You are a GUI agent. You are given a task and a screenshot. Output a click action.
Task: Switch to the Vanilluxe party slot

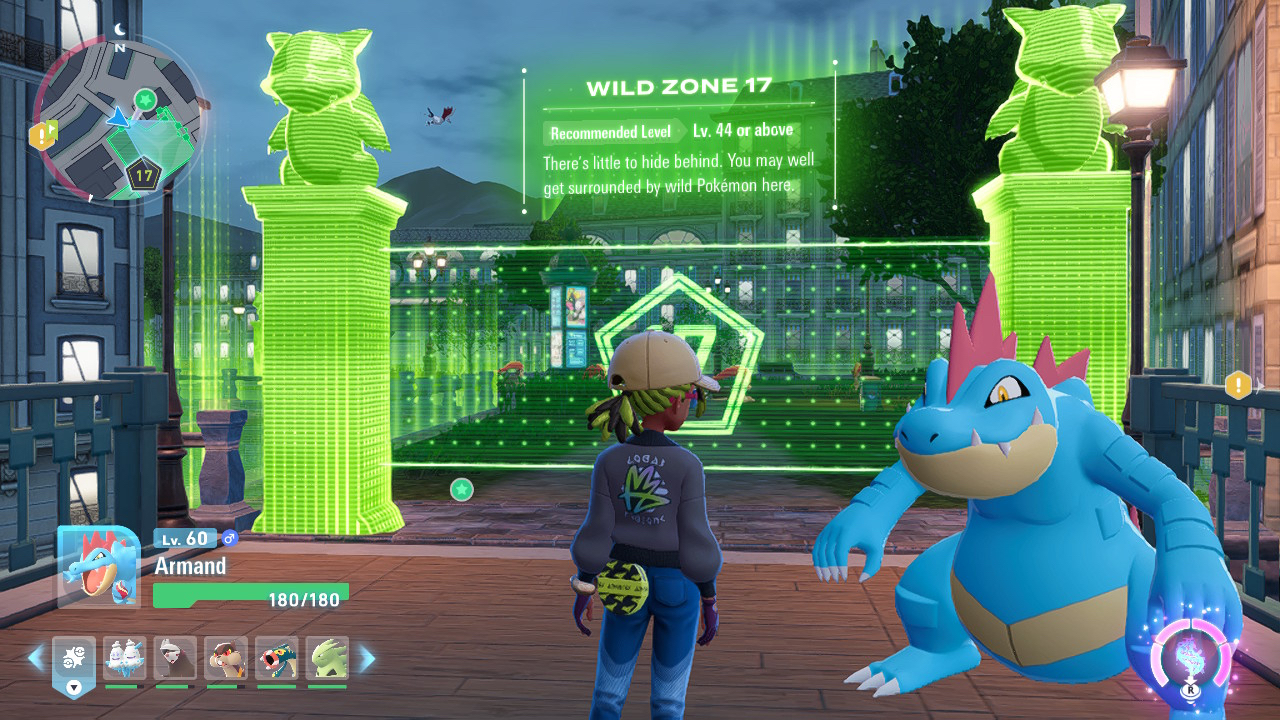coord(124,658)
